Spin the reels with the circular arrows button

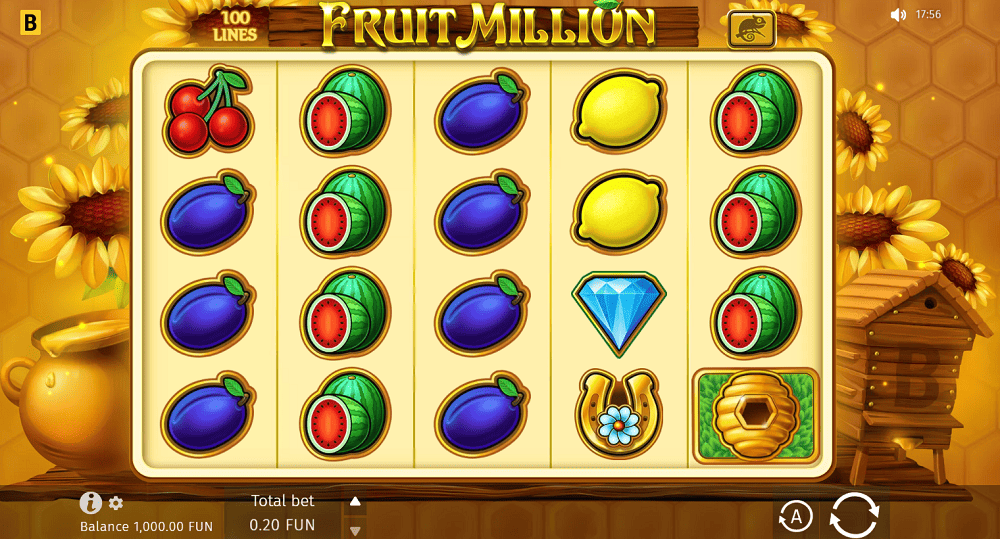tap(854, 516)
